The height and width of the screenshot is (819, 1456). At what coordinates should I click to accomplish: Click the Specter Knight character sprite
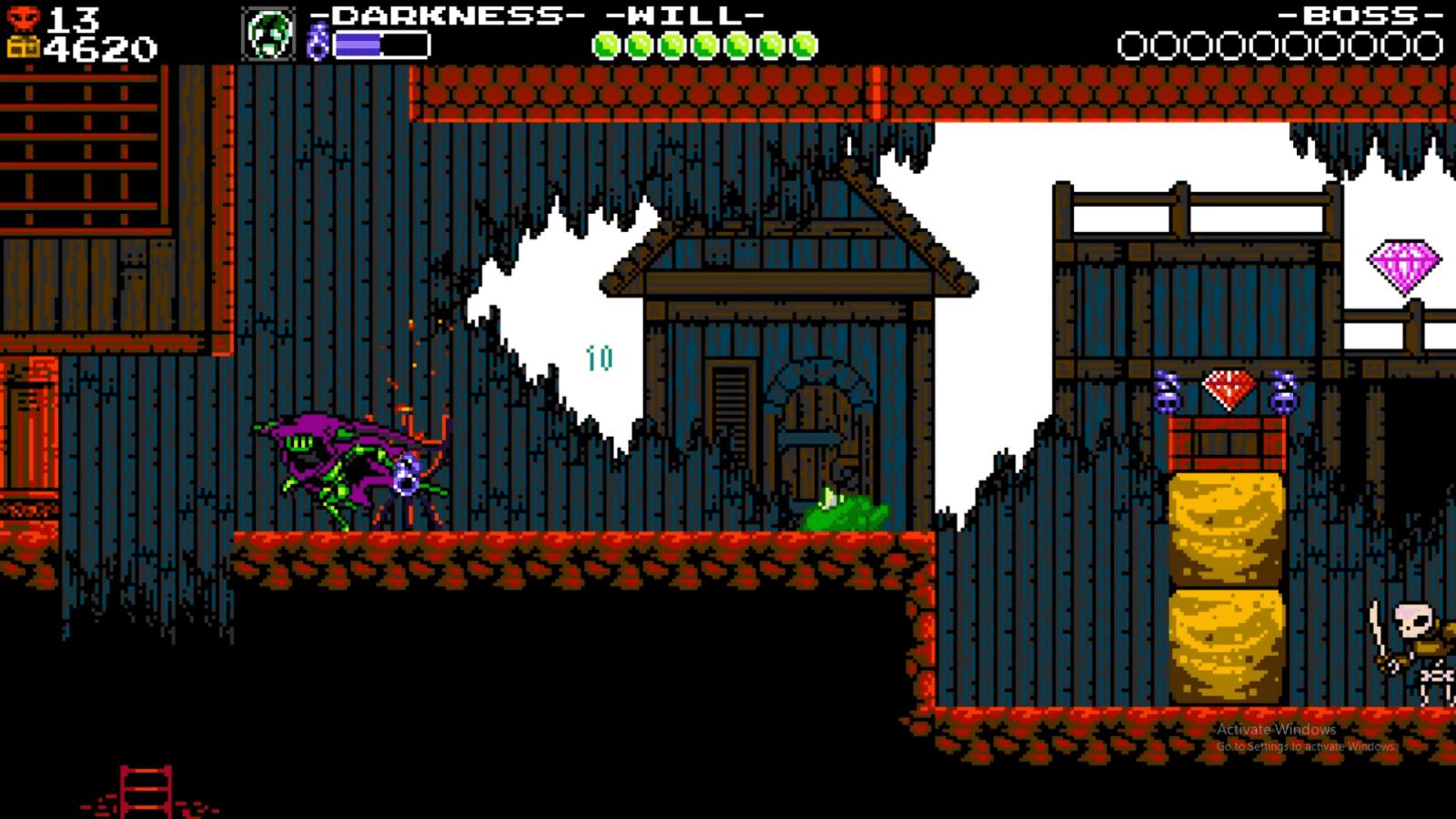[x=346, y=464]
